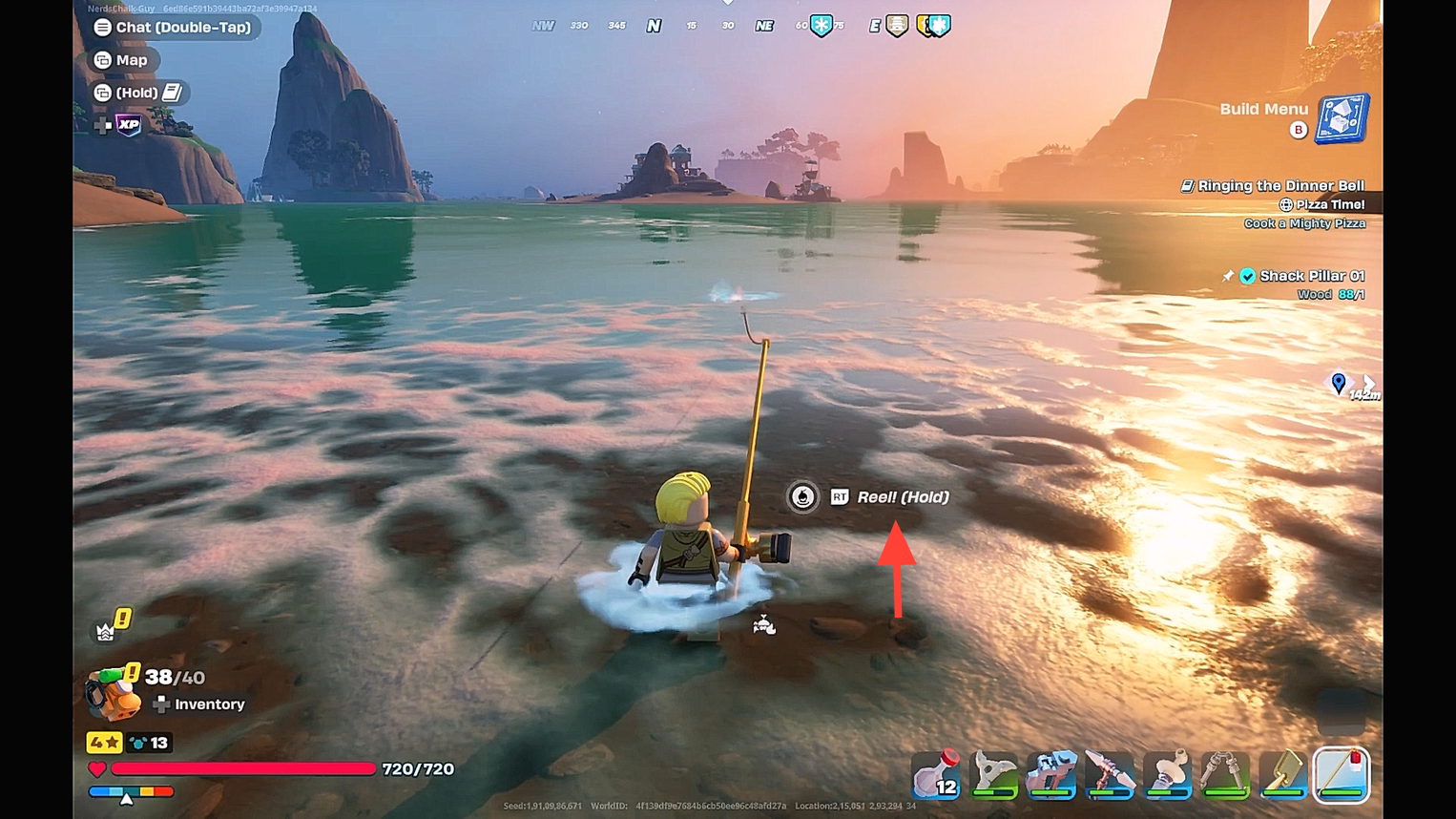Select the Ringing the Dinner Bell quest tracker
The image size is (1456, 819).
[x=1279, y=186]
